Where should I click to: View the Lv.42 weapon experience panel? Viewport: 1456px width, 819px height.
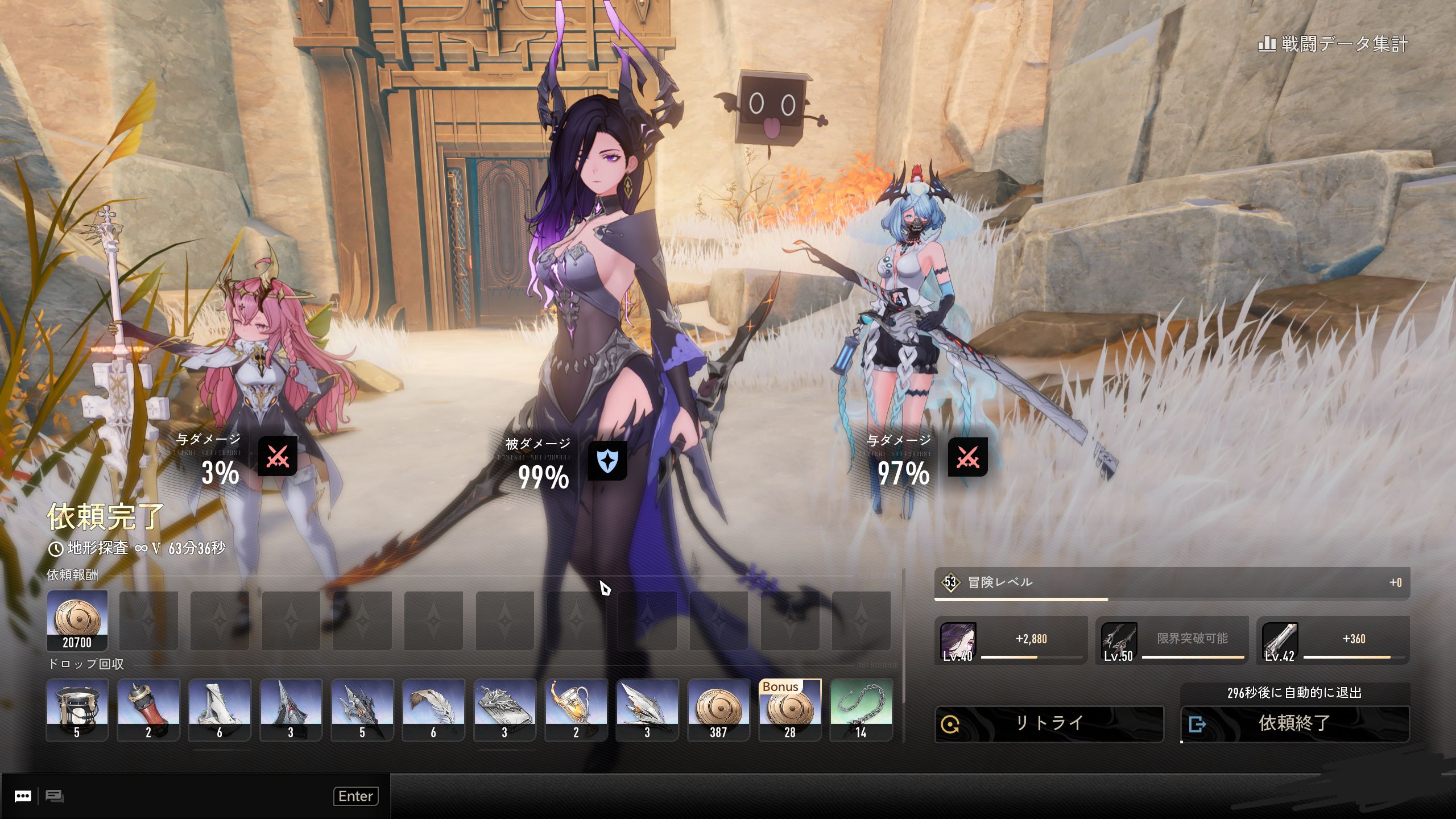coord(1333,640)
